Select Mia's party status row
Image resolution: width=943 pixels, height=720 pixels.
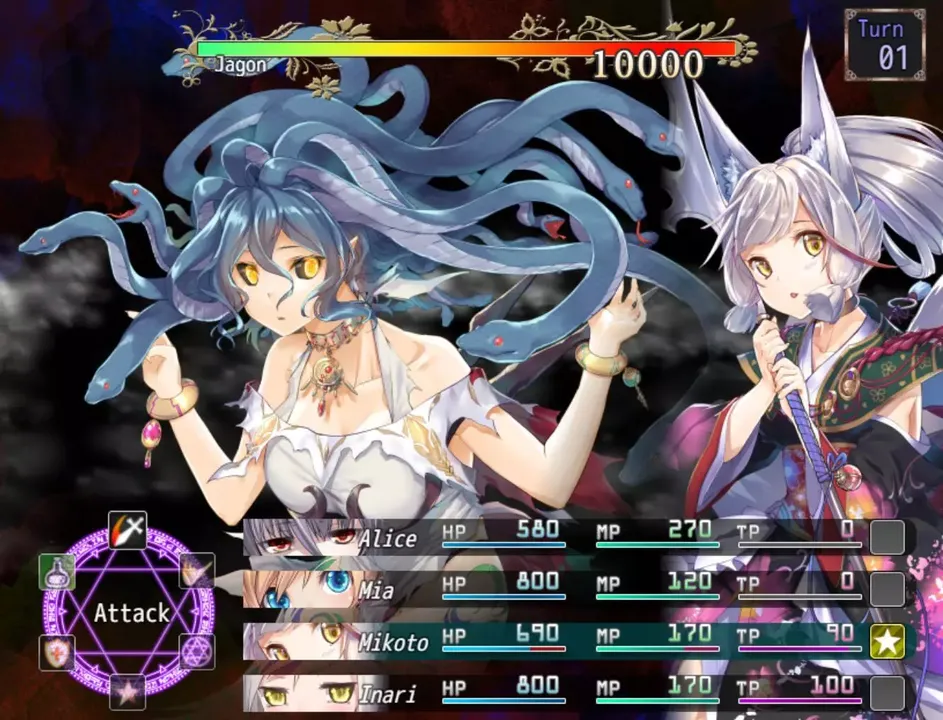pyautogui.click(x=560, y=589)
